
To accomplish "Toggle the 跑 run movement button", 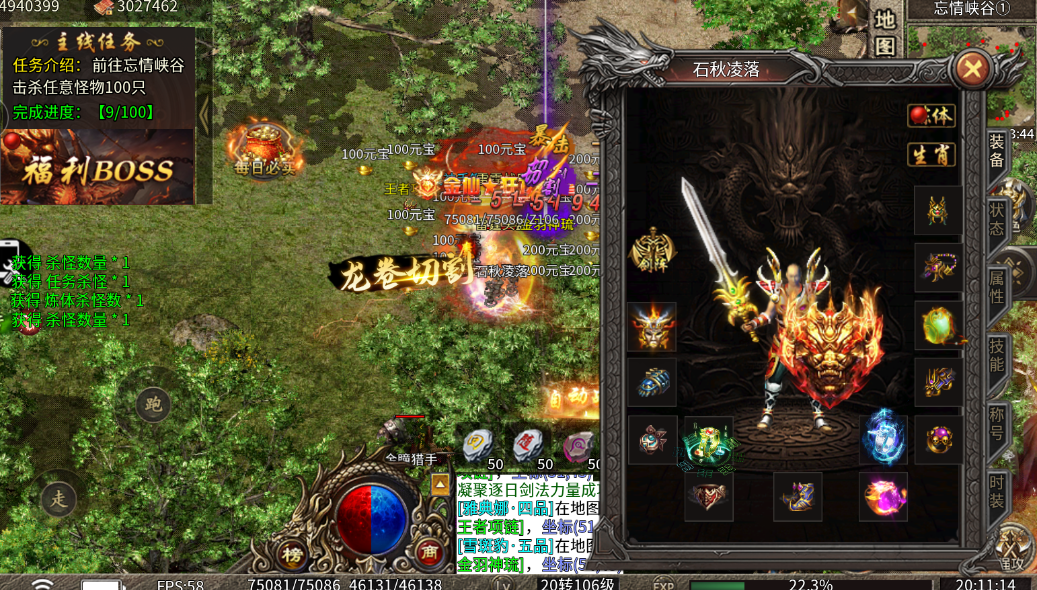I will pos(153,405).
